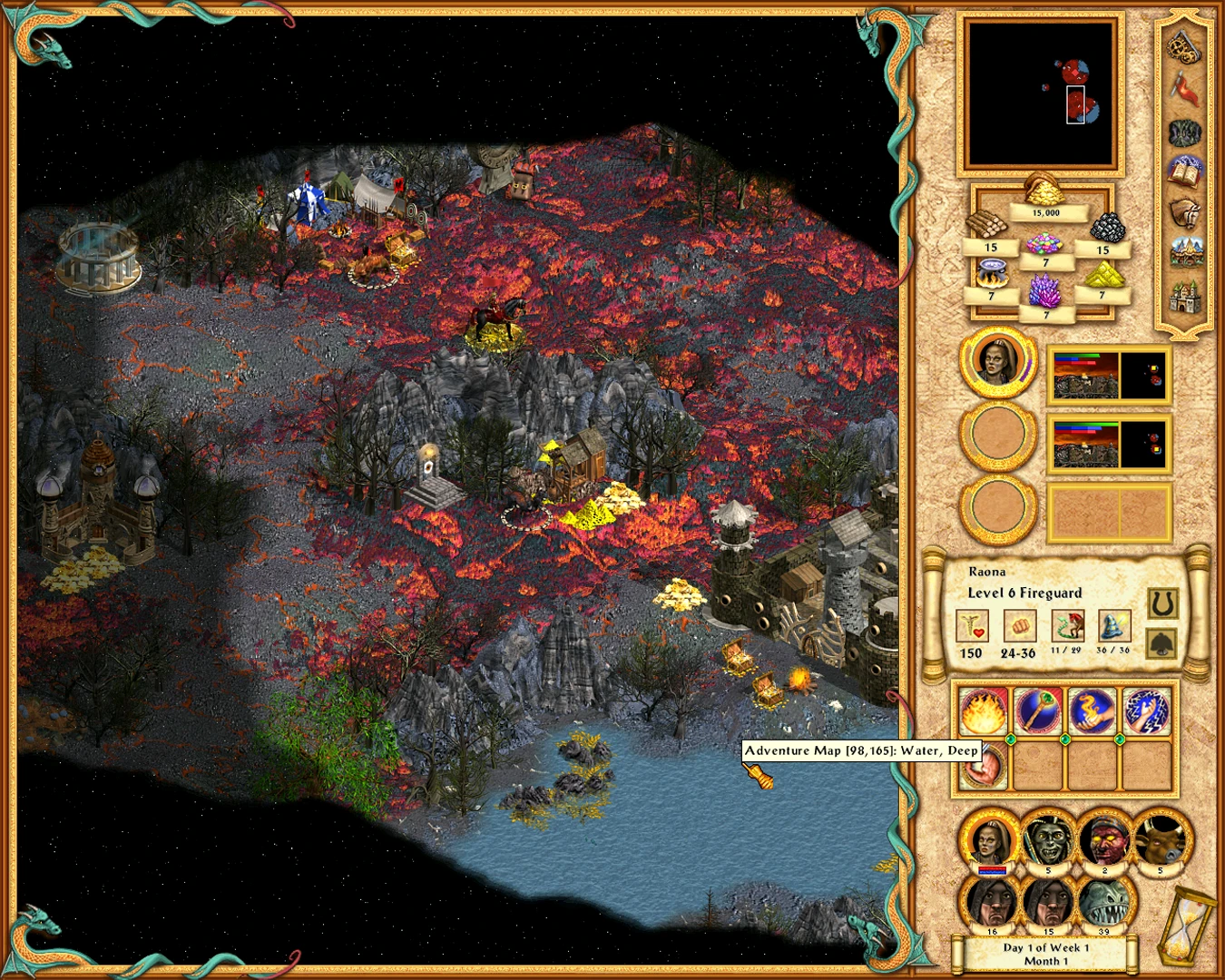Viewport: 1225px width, 980px height.
Task: View the puzzle map via the dark forest icon
Action: 1185,132
